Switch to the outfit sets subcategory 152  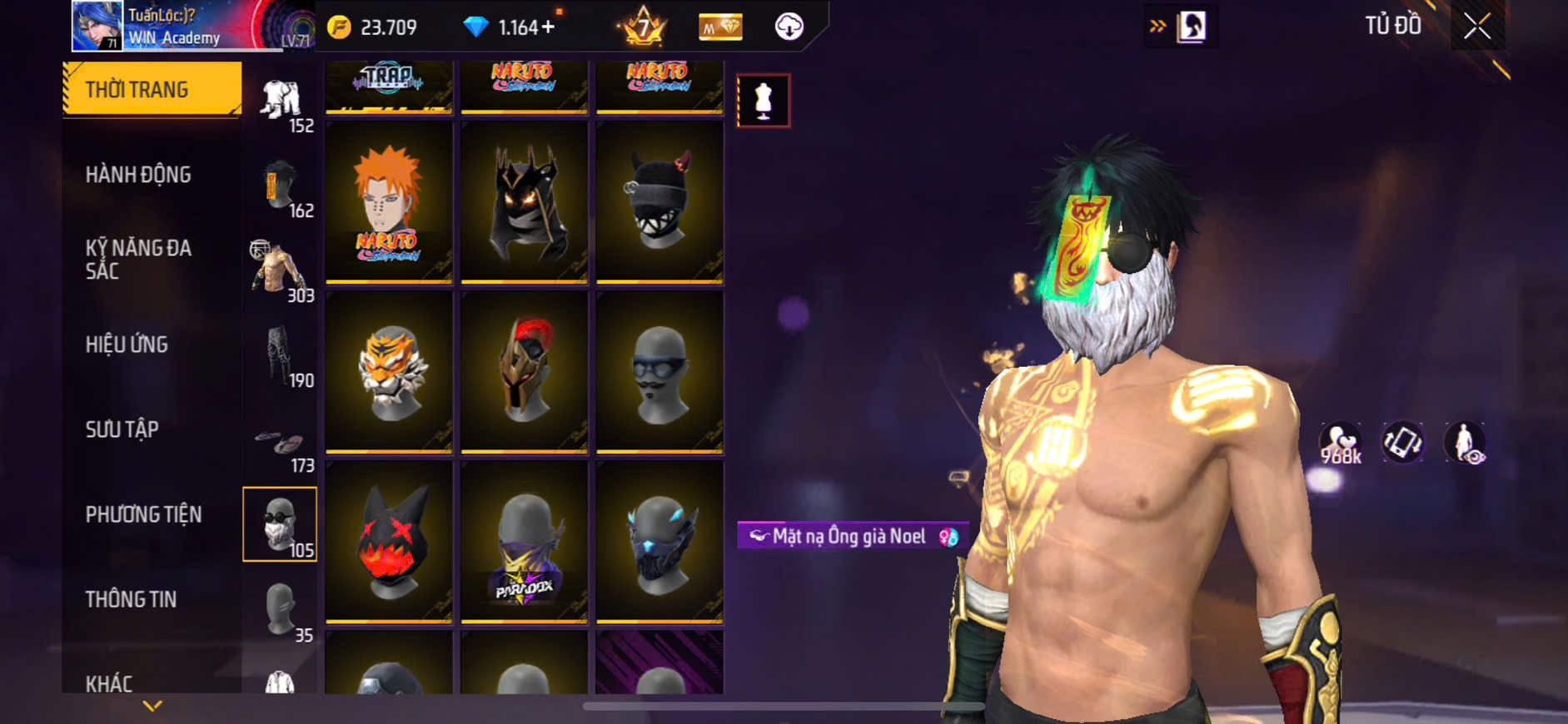(281, 103)
